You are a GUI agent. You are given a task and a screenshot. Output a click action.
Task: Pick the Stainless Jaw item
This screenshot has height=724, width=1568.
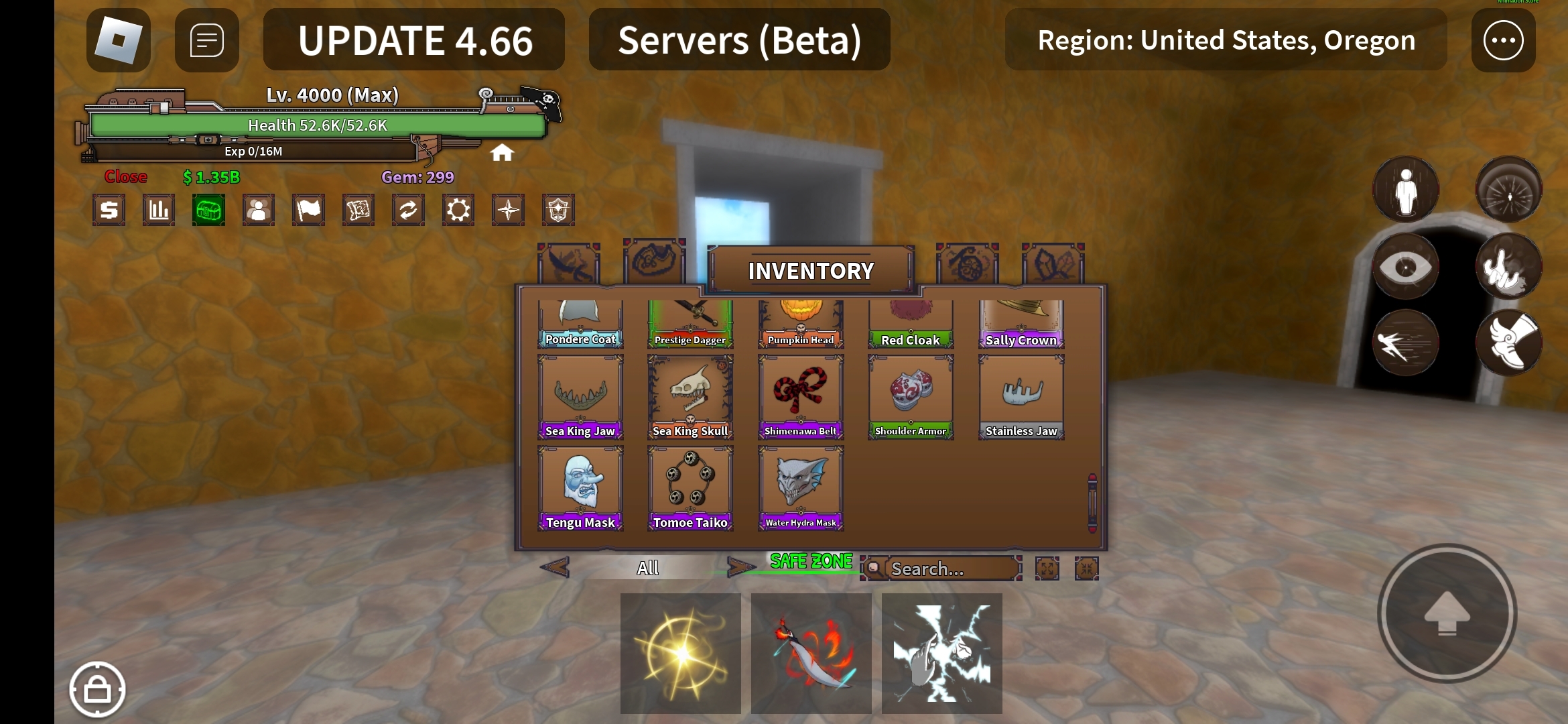click(x=1021, y=397)
